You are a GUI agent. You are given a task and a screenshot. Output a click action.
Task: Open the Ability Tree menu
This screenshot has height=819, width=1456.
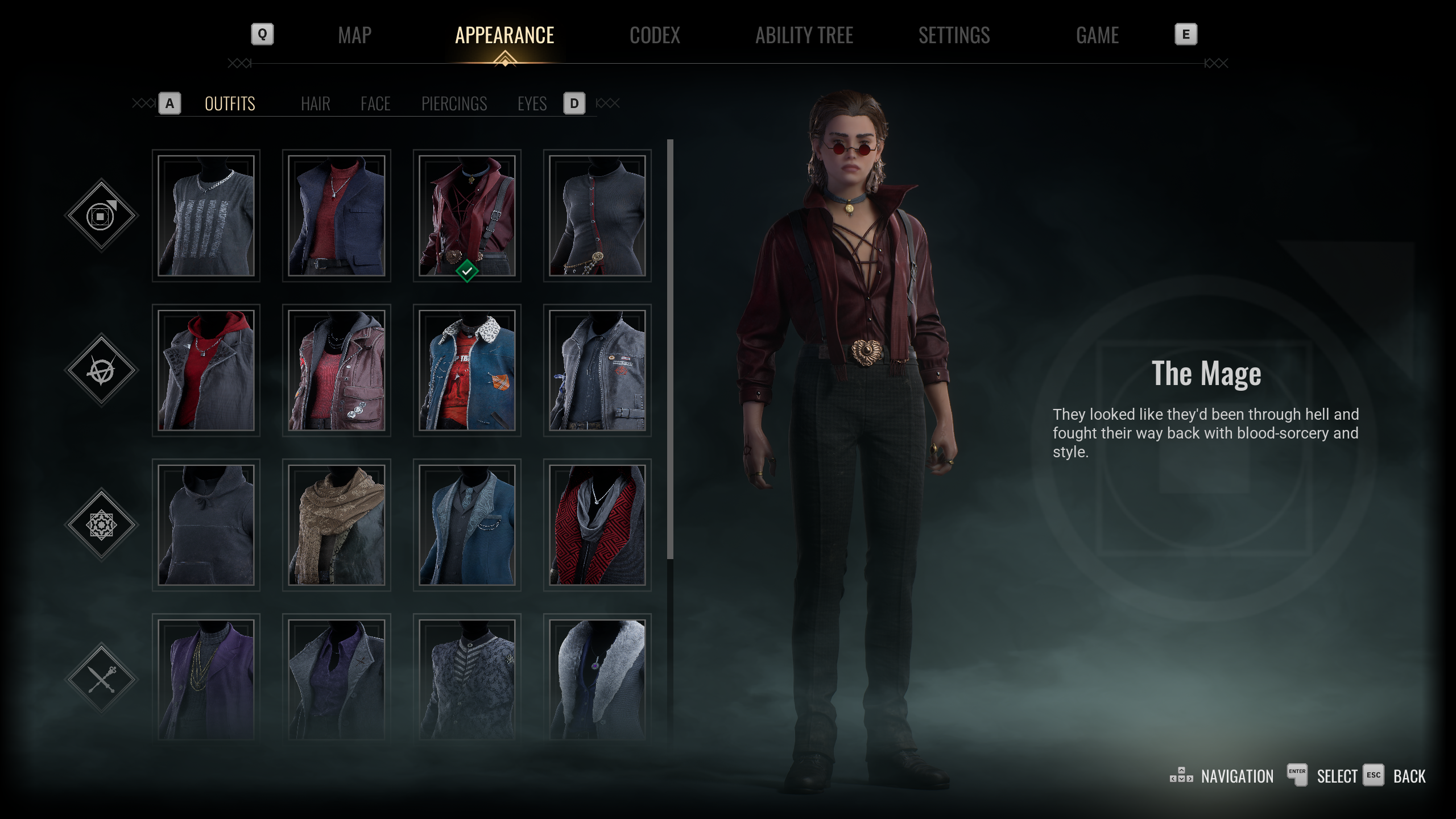coord(804,35)
